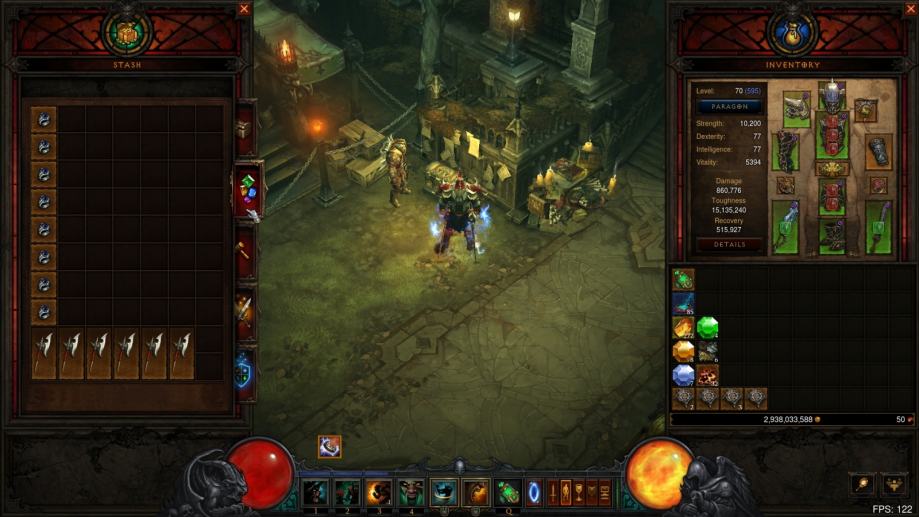Select the equipped main-hand weapon slot

[x=785, y=227]
